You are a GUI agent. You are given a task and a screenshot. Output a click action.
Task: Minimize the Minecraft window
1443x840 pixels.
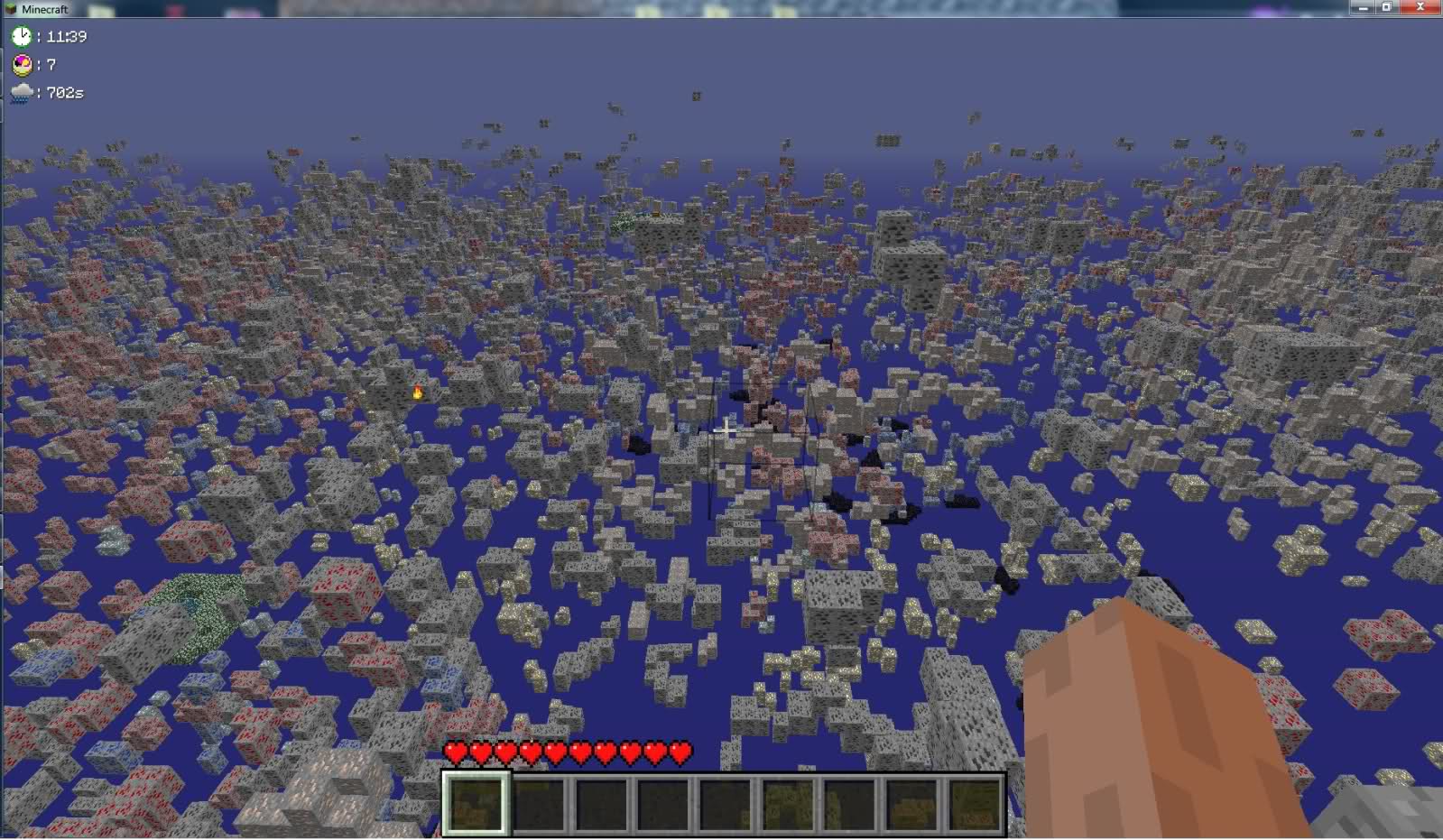1360,7
